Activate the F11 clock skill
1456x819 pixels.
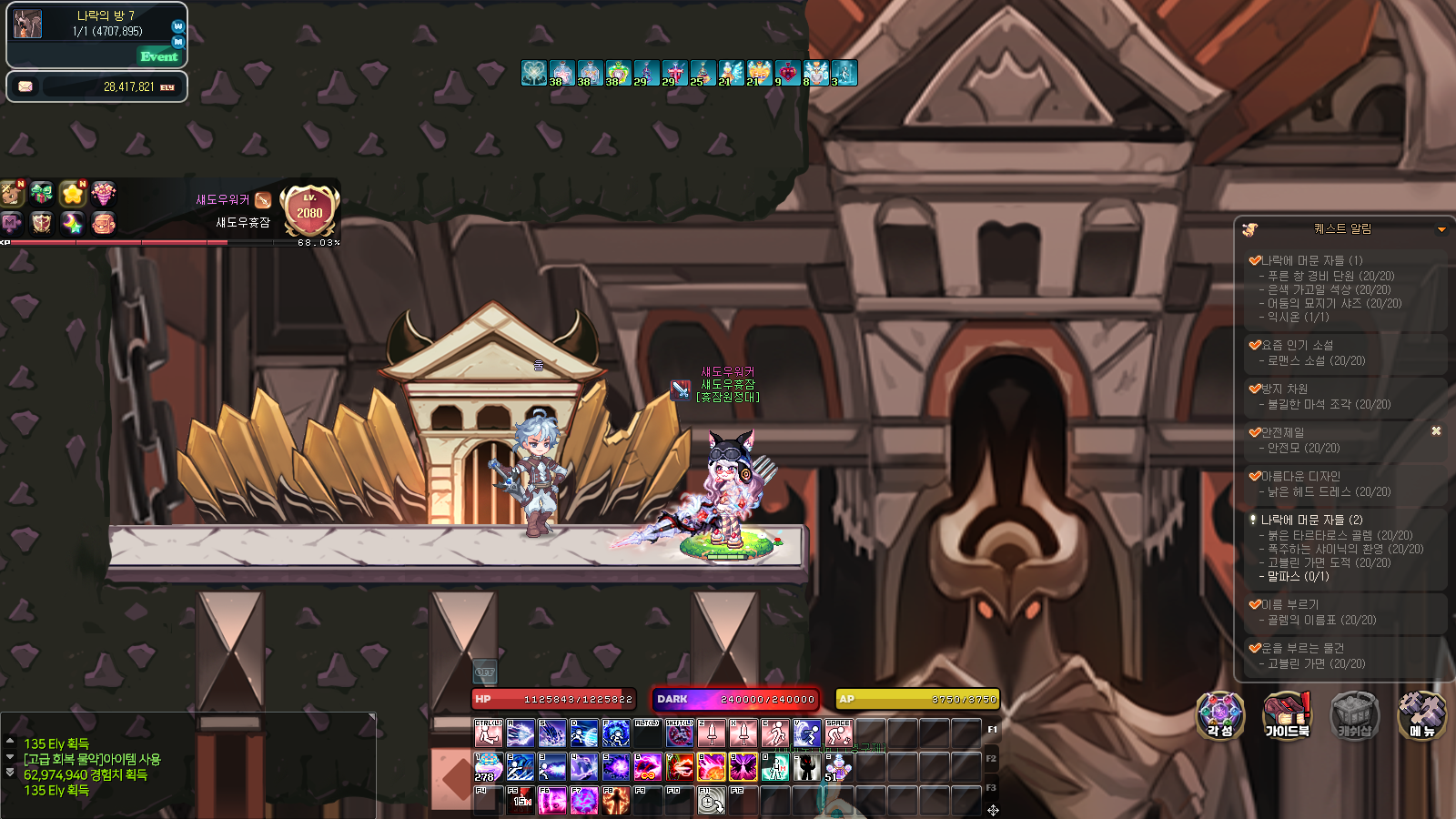(x=711, y=800)
